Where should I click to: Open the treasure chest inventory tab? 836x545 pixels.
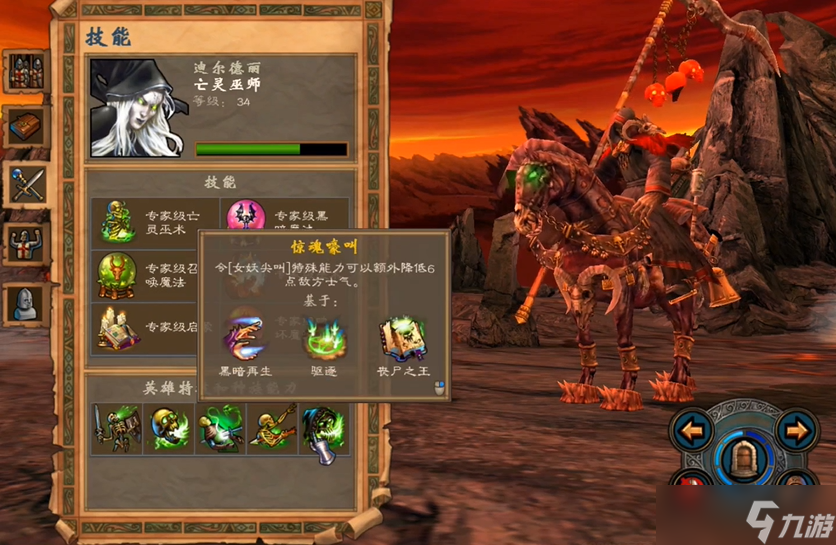(x=25, y=129)
